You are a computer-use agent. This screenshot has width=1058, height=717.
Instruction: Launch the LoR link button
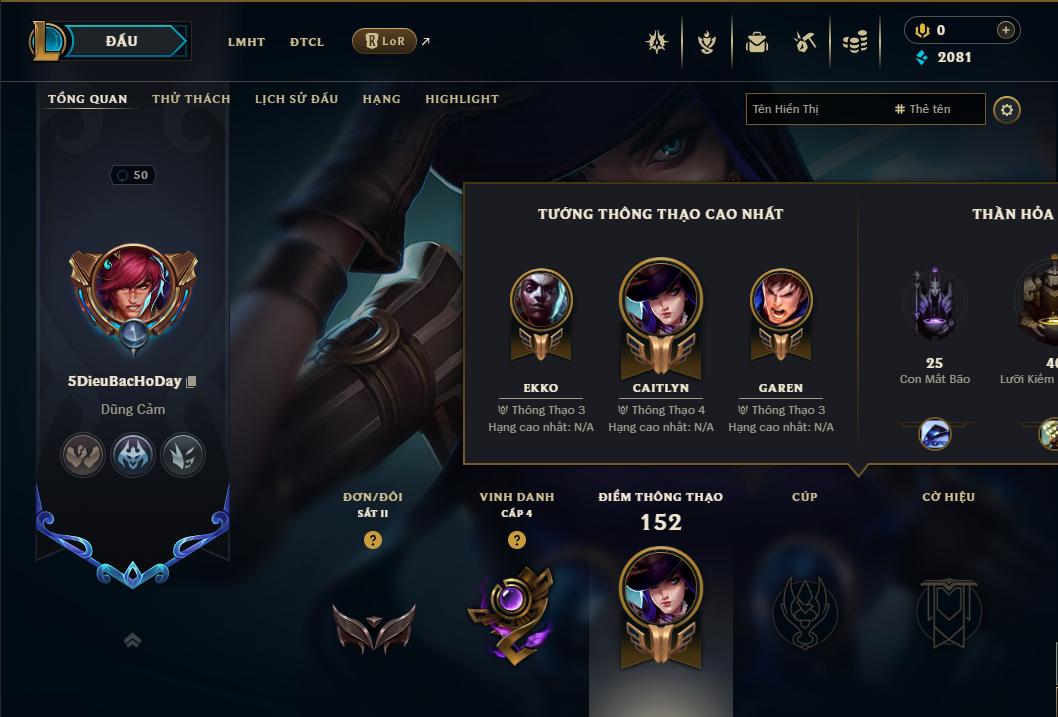385,41
